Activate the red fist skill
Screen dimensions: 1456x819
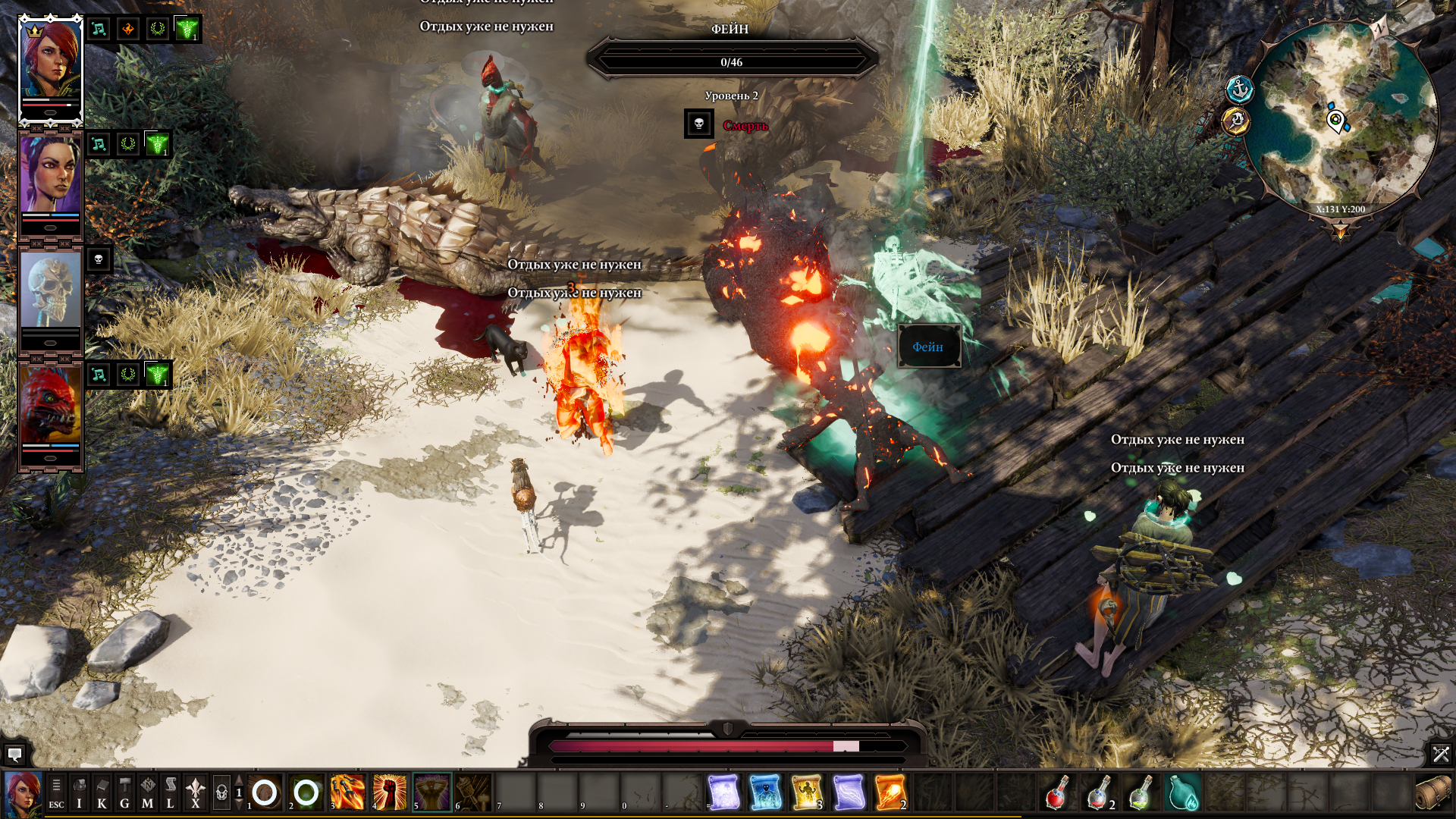(x=390, y=792)
